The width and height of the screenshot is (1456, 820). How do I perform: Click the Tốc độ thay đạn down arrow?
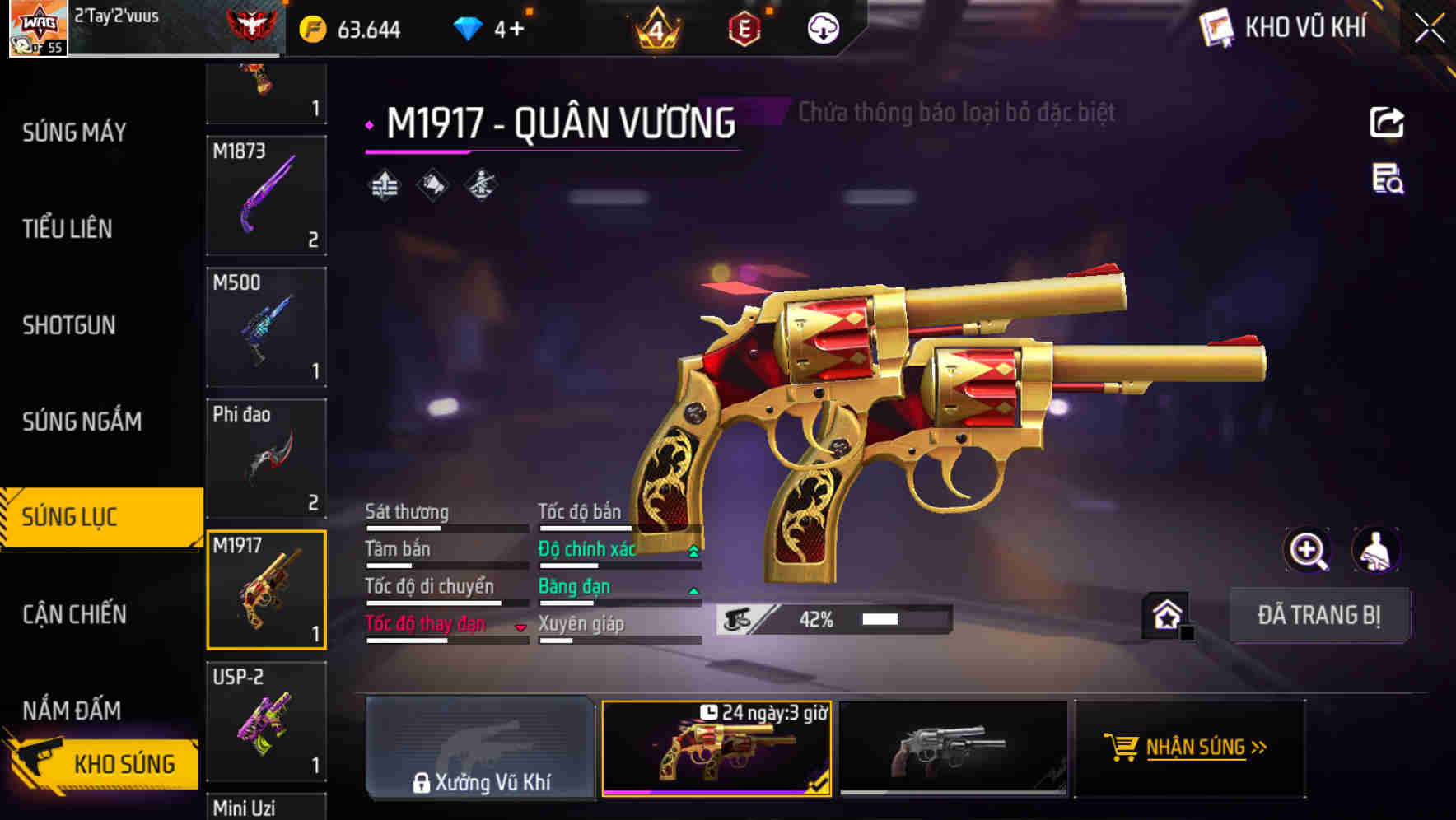click(x=520, y=626)
